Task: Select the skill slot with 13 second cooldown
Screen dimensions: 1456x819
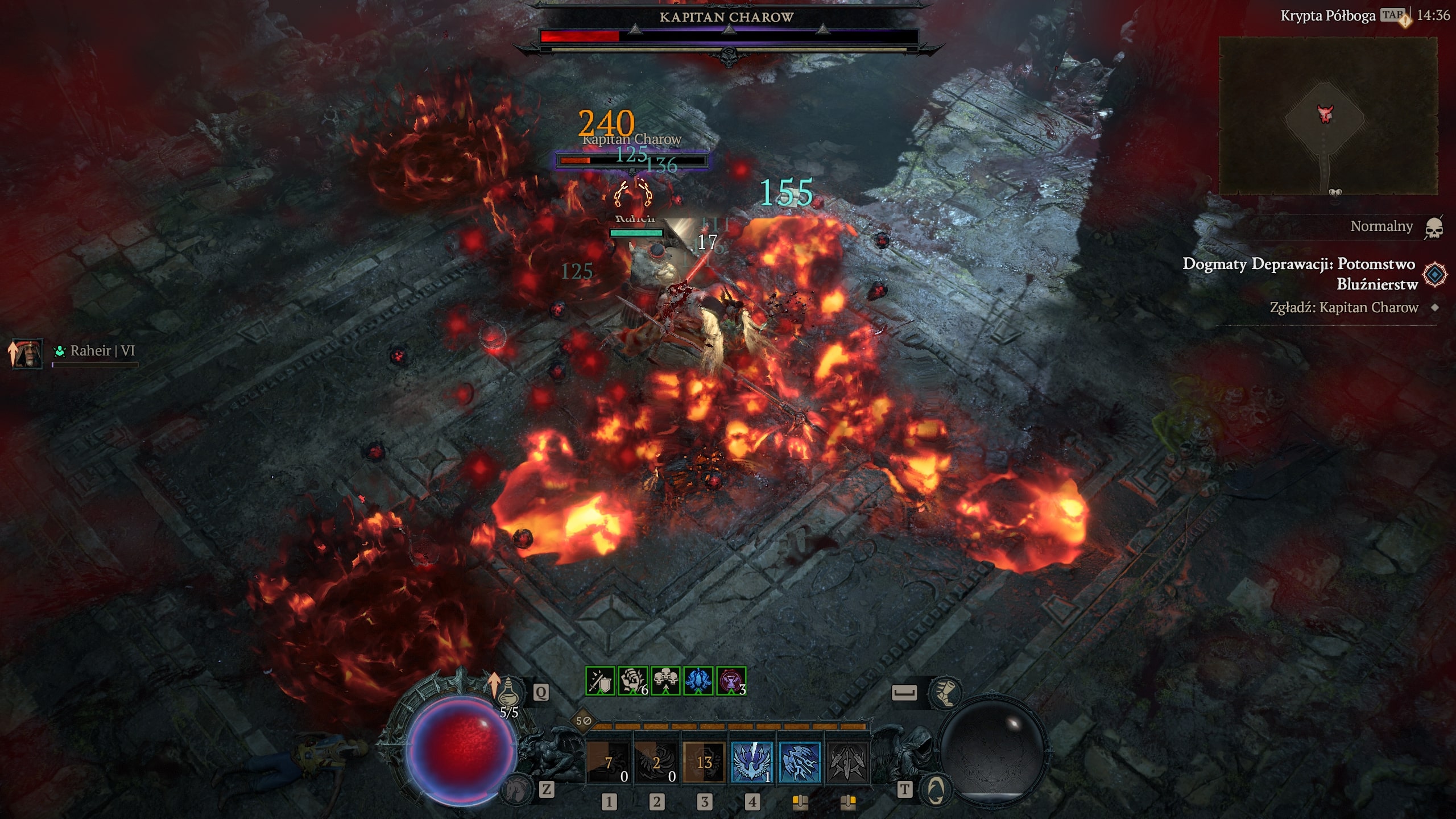Action: coord(704,762)
